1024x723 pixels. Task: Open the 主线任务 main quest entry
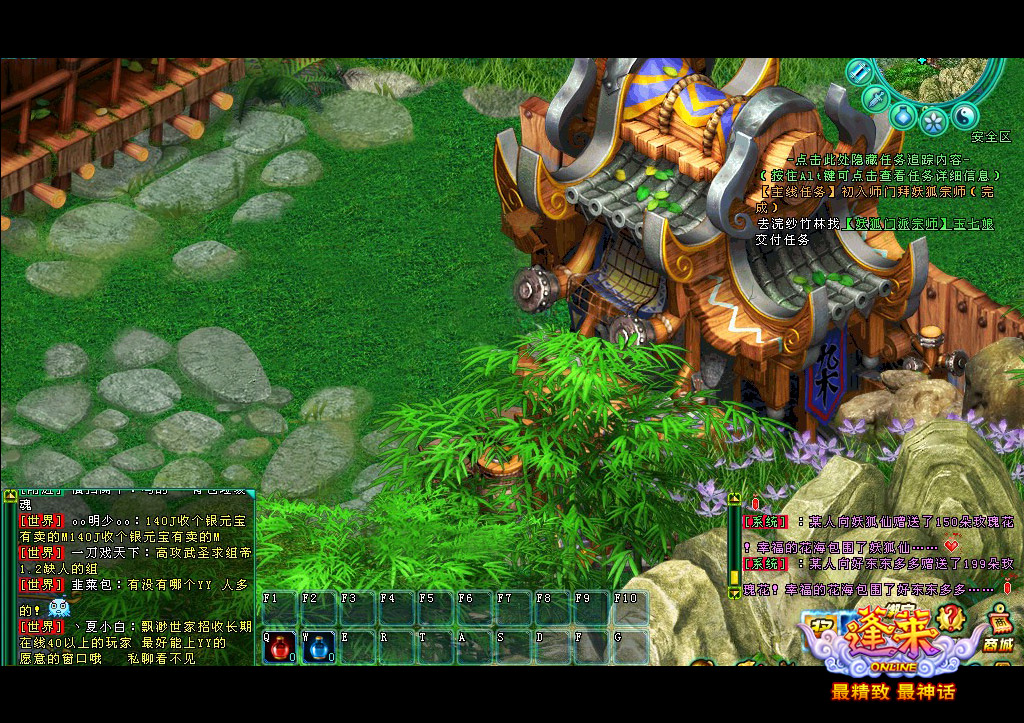797,191
